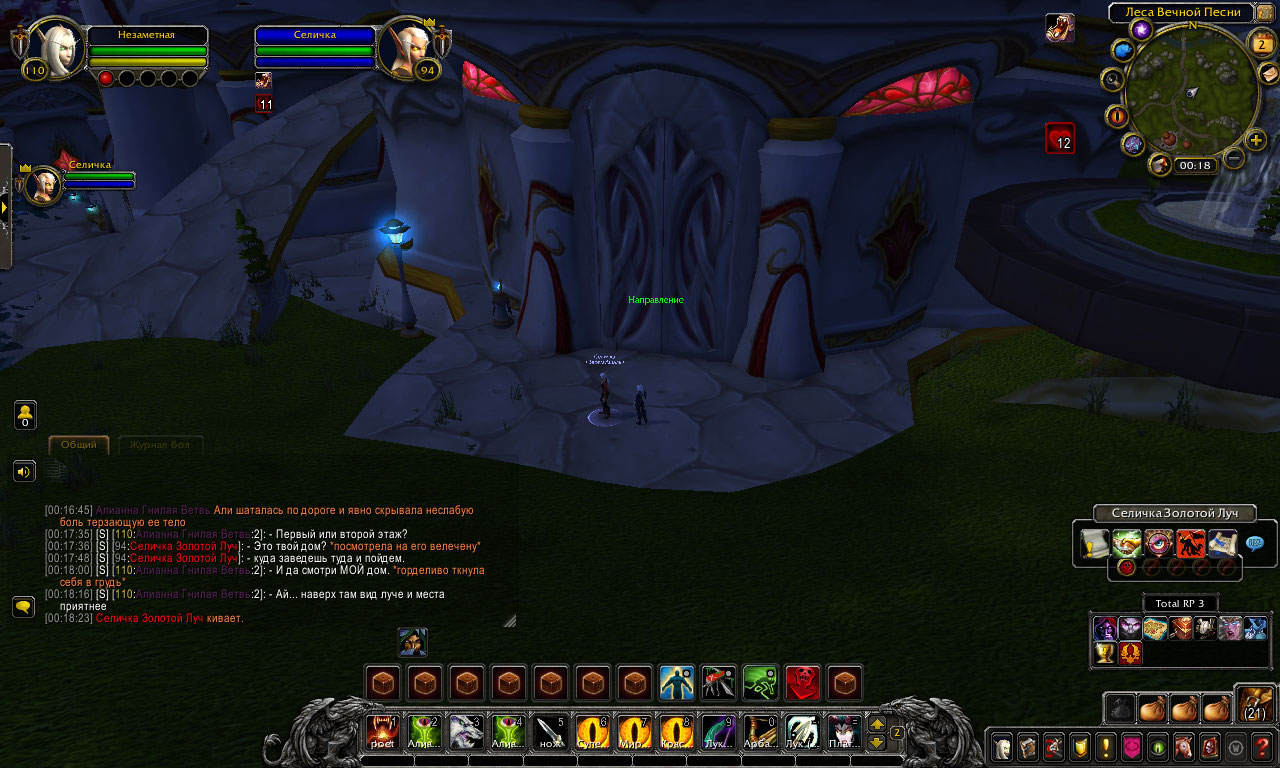The image size is (1280, 768).
Task: Select the golden trophy cup icon
Action: pos(1105,653)
